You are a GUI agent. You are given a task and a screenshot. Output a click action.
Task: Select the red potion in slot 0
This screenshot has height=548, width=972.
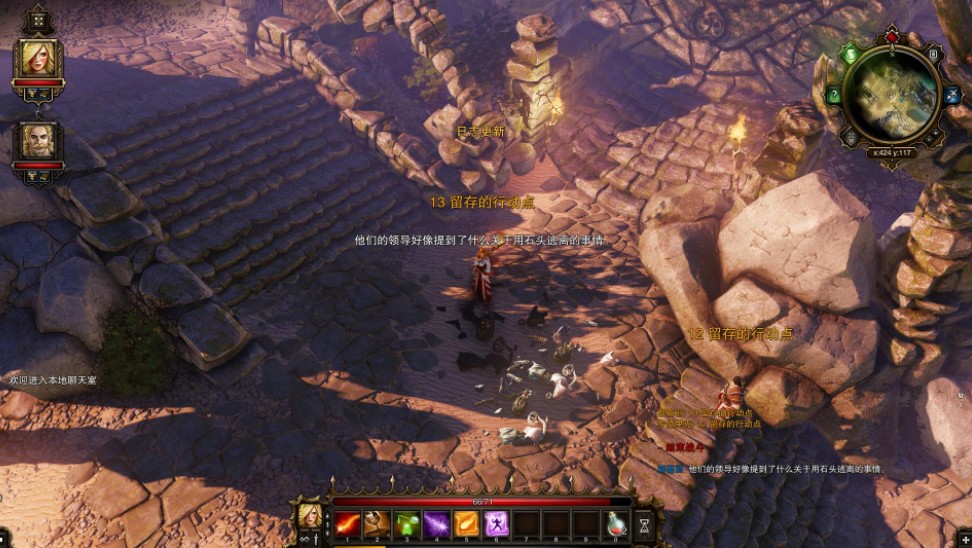pyautogui.click(x=617, y=522)
